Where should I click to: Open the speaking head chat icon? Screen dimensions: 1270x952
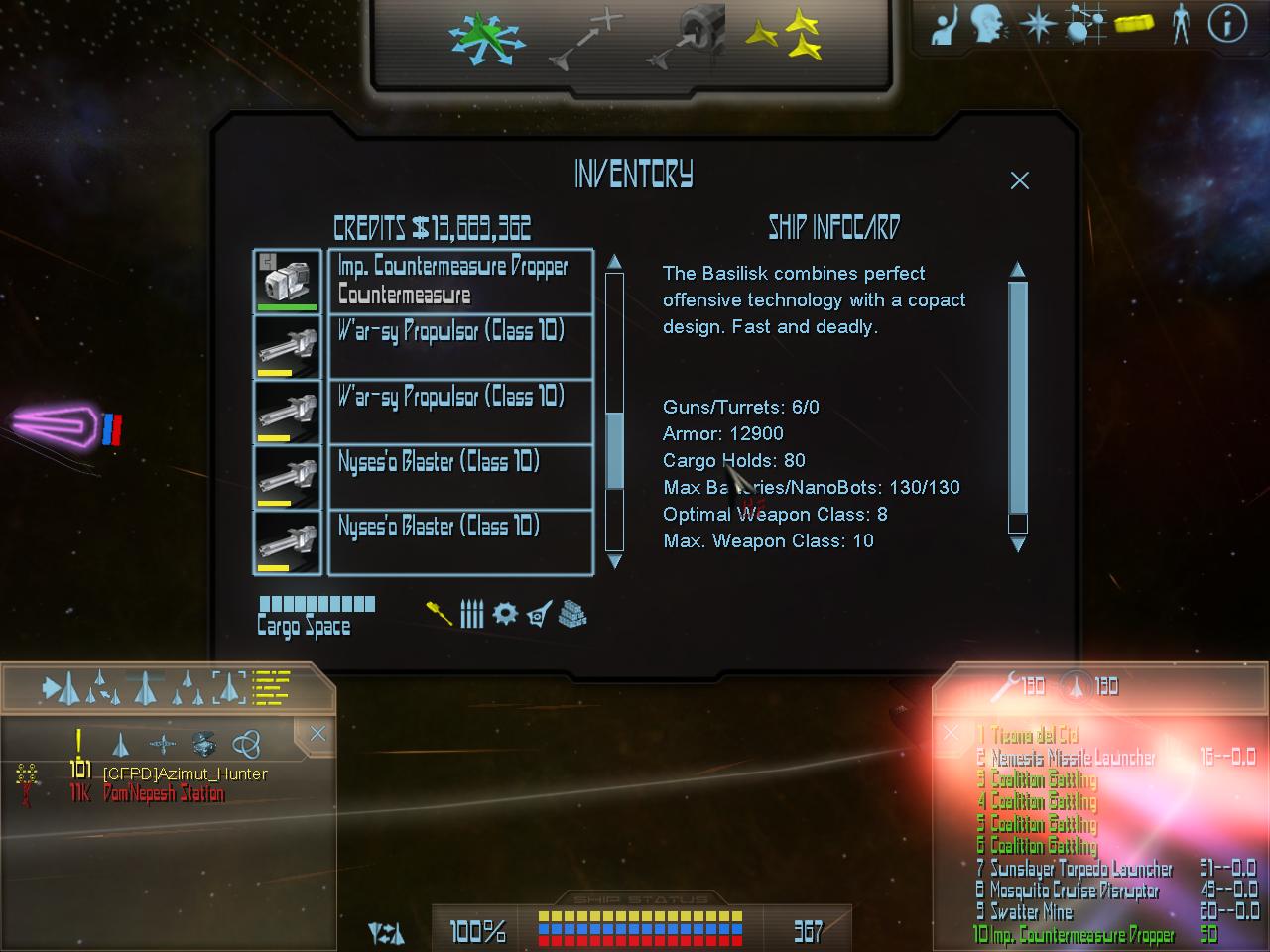[x=987, y=24]
